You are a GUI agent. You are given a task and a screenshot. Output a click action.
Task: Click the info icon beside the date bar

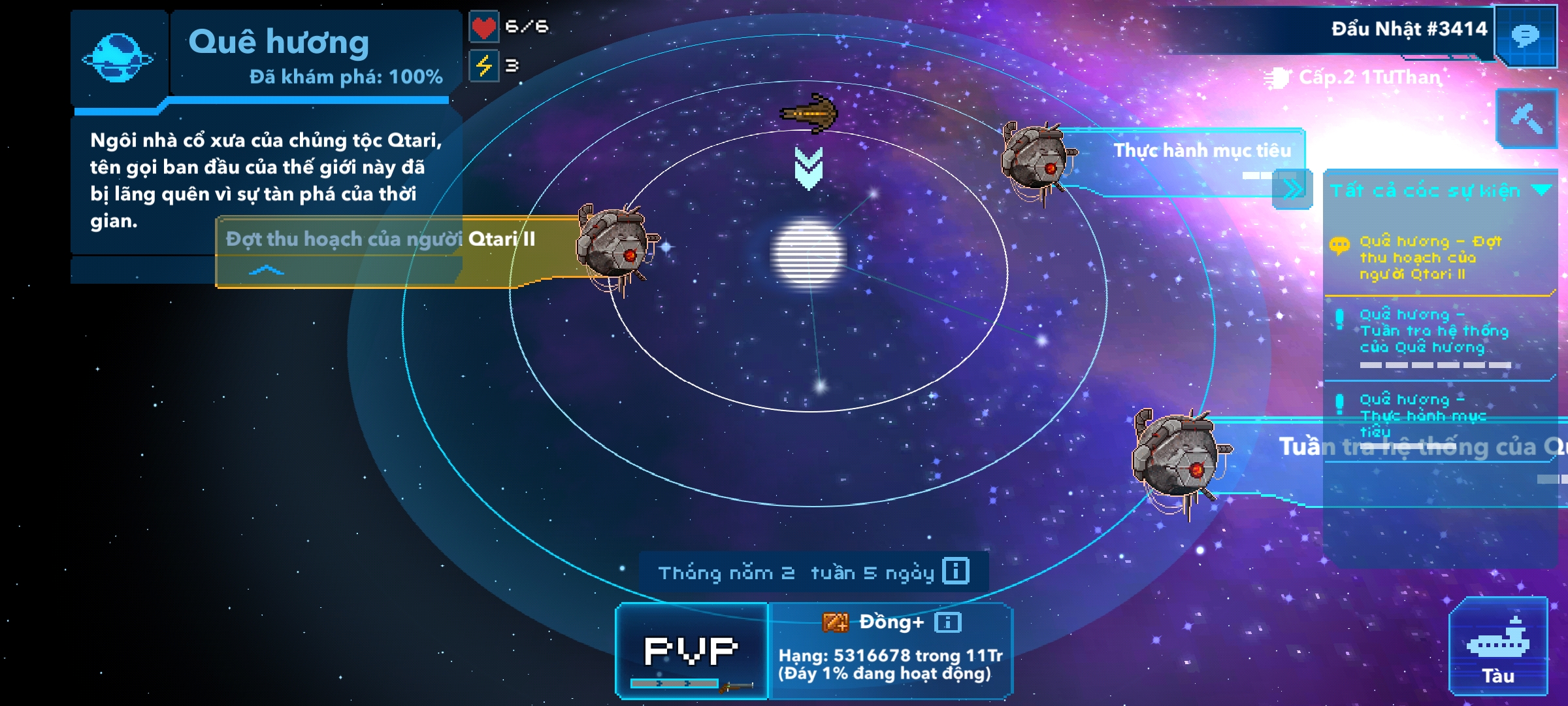(957, 571)
